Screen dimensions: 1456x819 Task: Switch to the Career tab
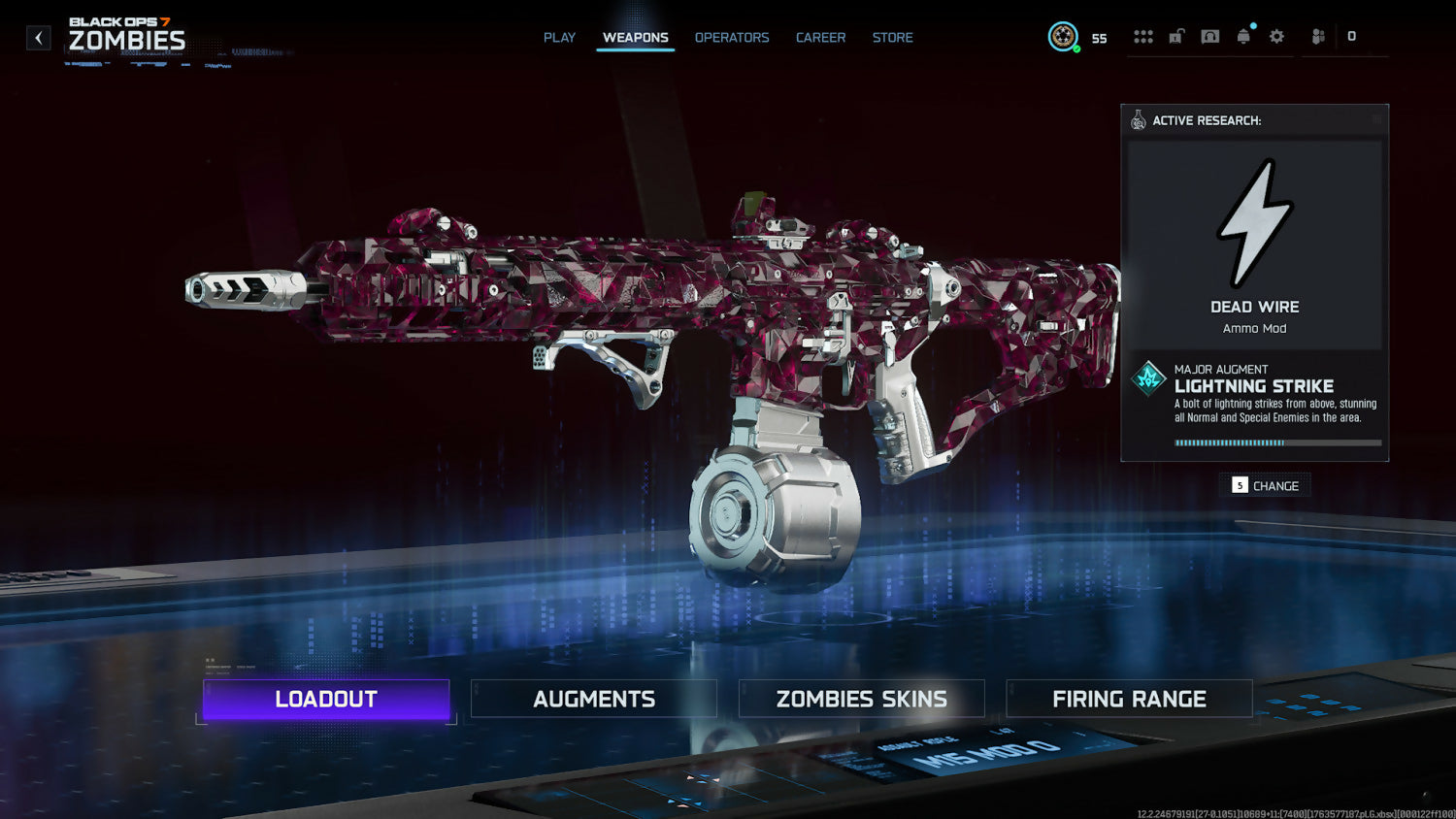820,38
